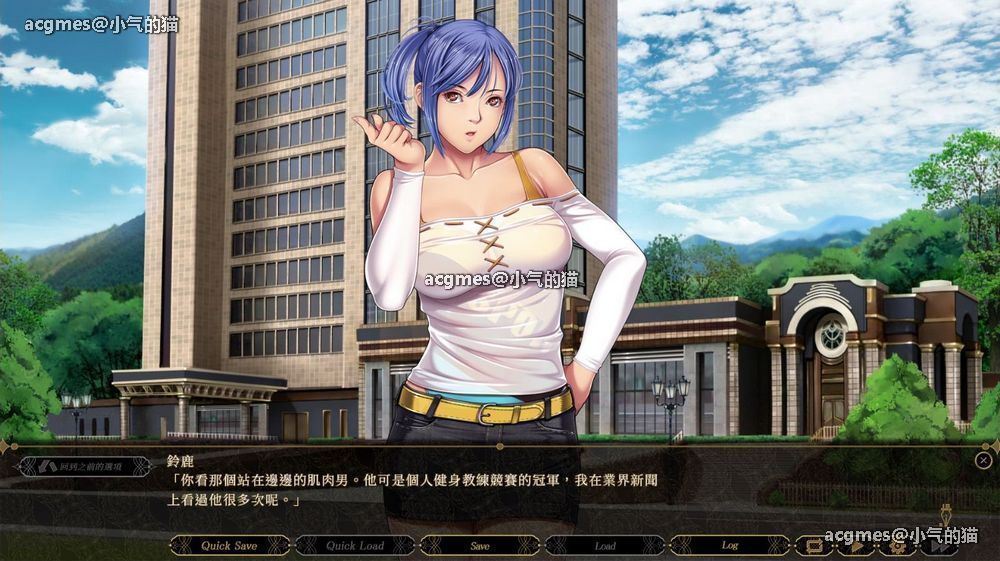Open the Save menu
1000x561 pixels.
tap(480, 546)
